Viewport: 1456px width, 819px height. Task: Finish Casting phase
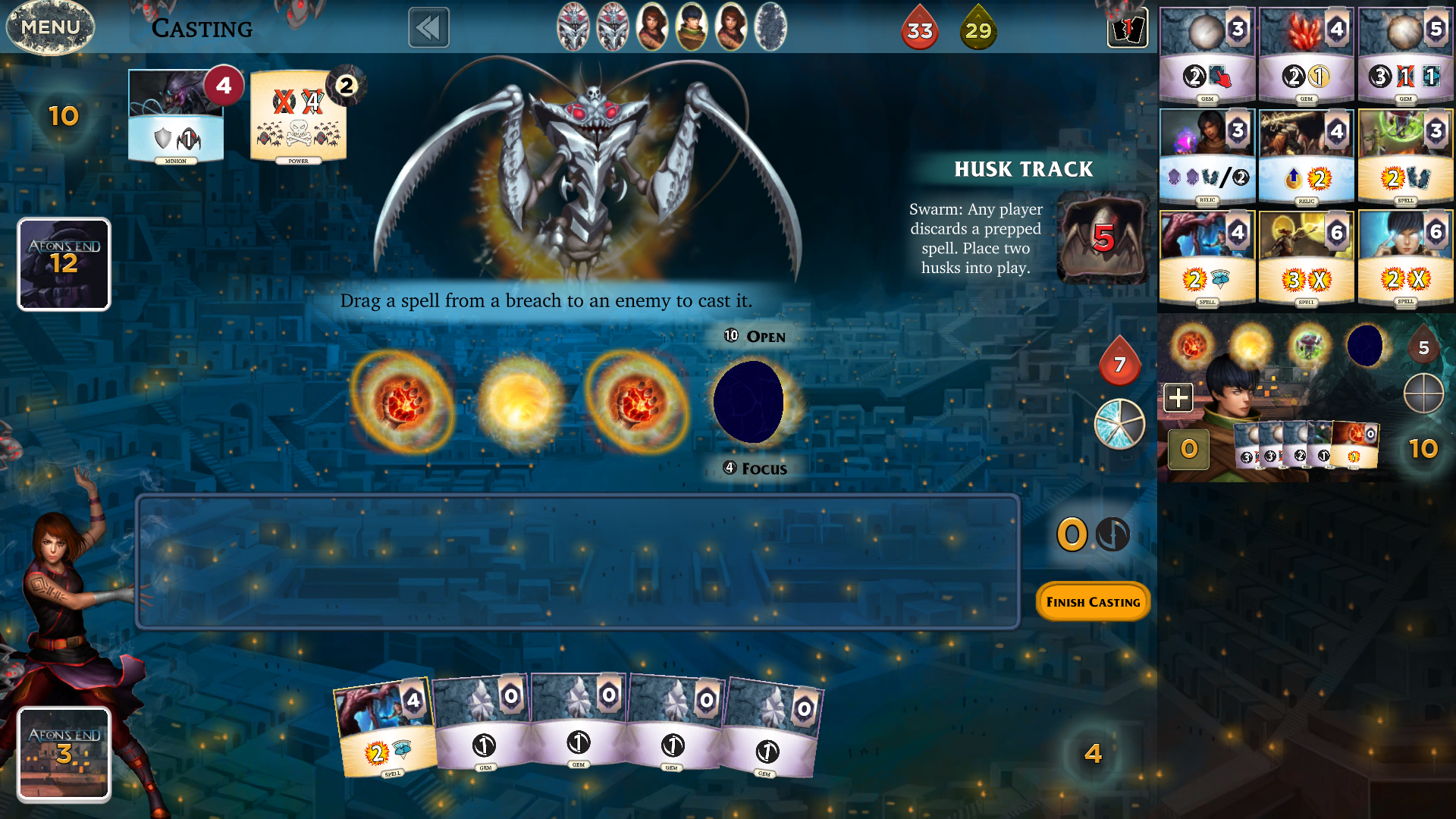(x=1093, y=601)
